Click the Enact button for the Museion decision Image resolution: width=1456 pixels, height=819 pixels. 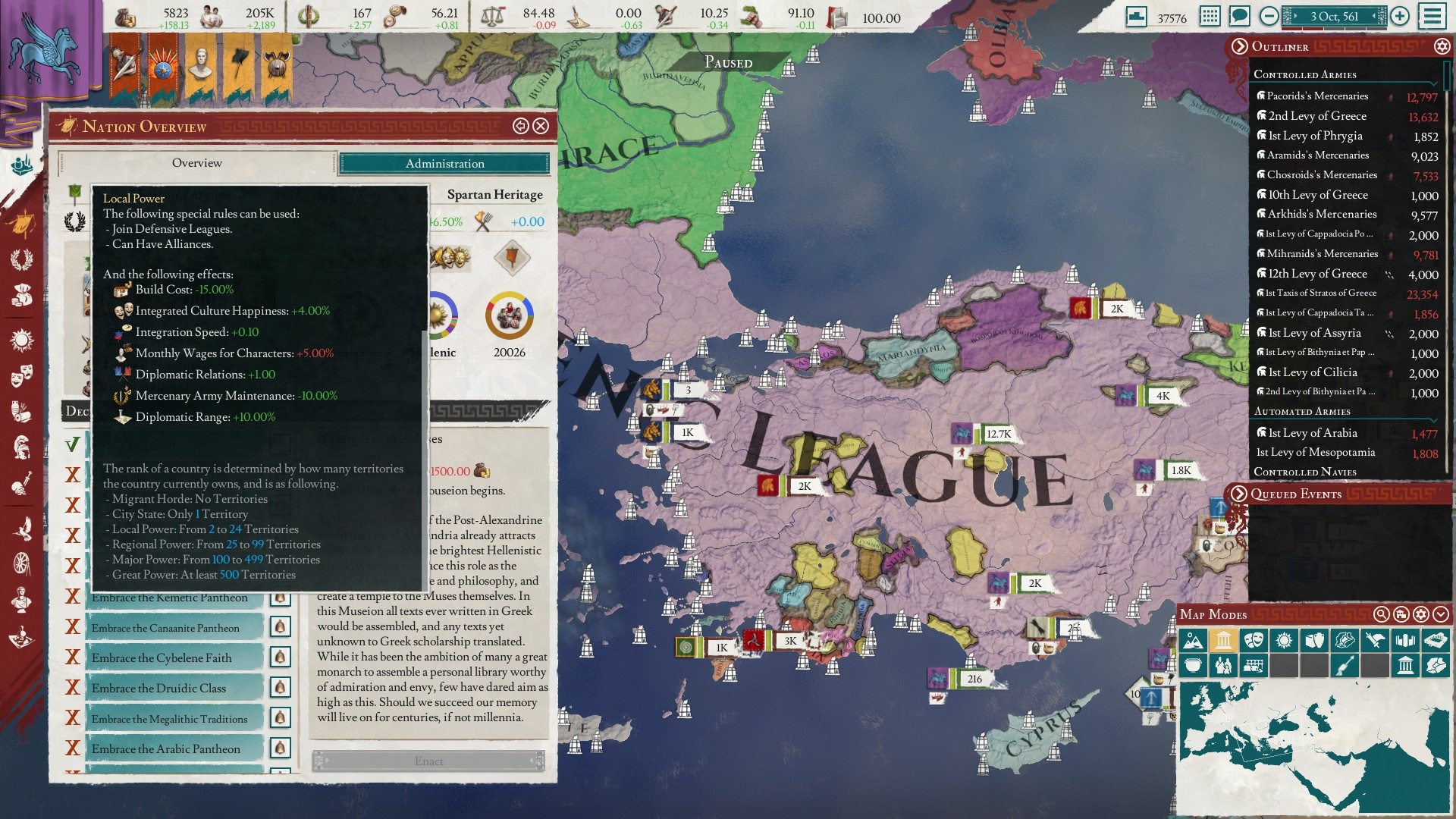coord(430,761)
